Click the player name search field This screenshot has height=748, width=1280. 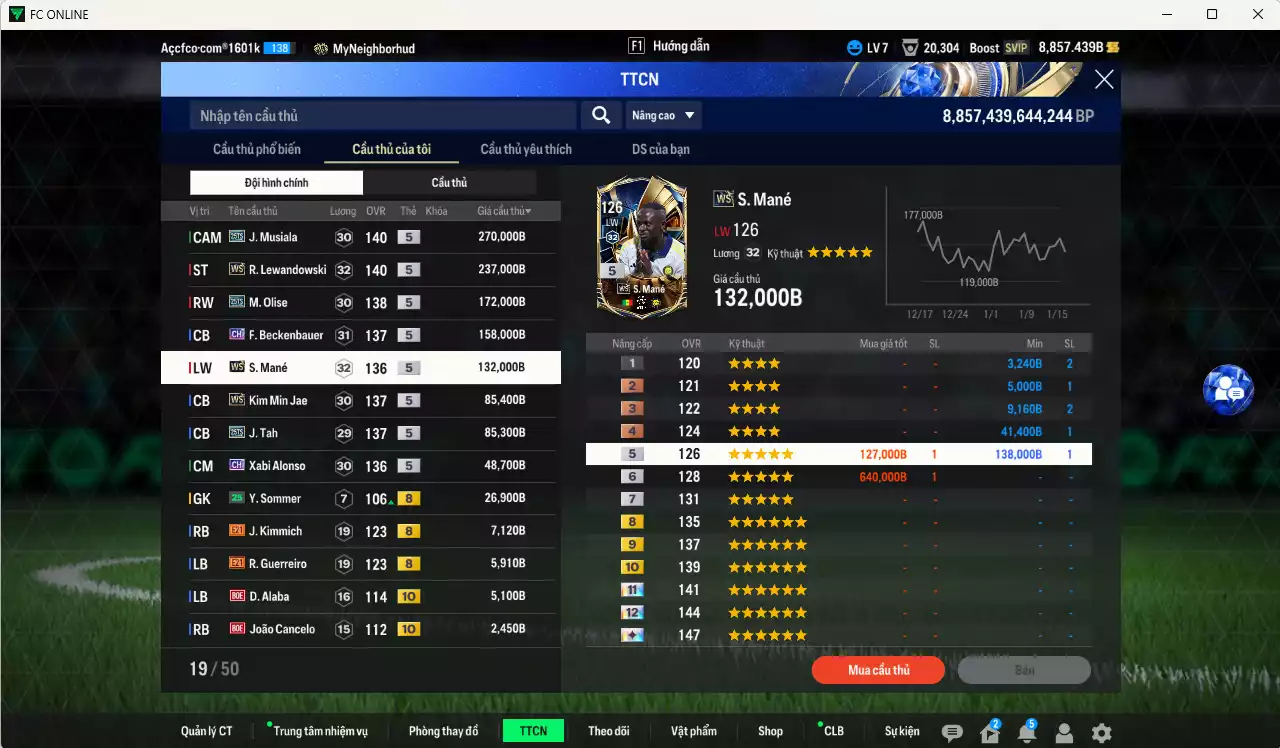click(383, 116)
